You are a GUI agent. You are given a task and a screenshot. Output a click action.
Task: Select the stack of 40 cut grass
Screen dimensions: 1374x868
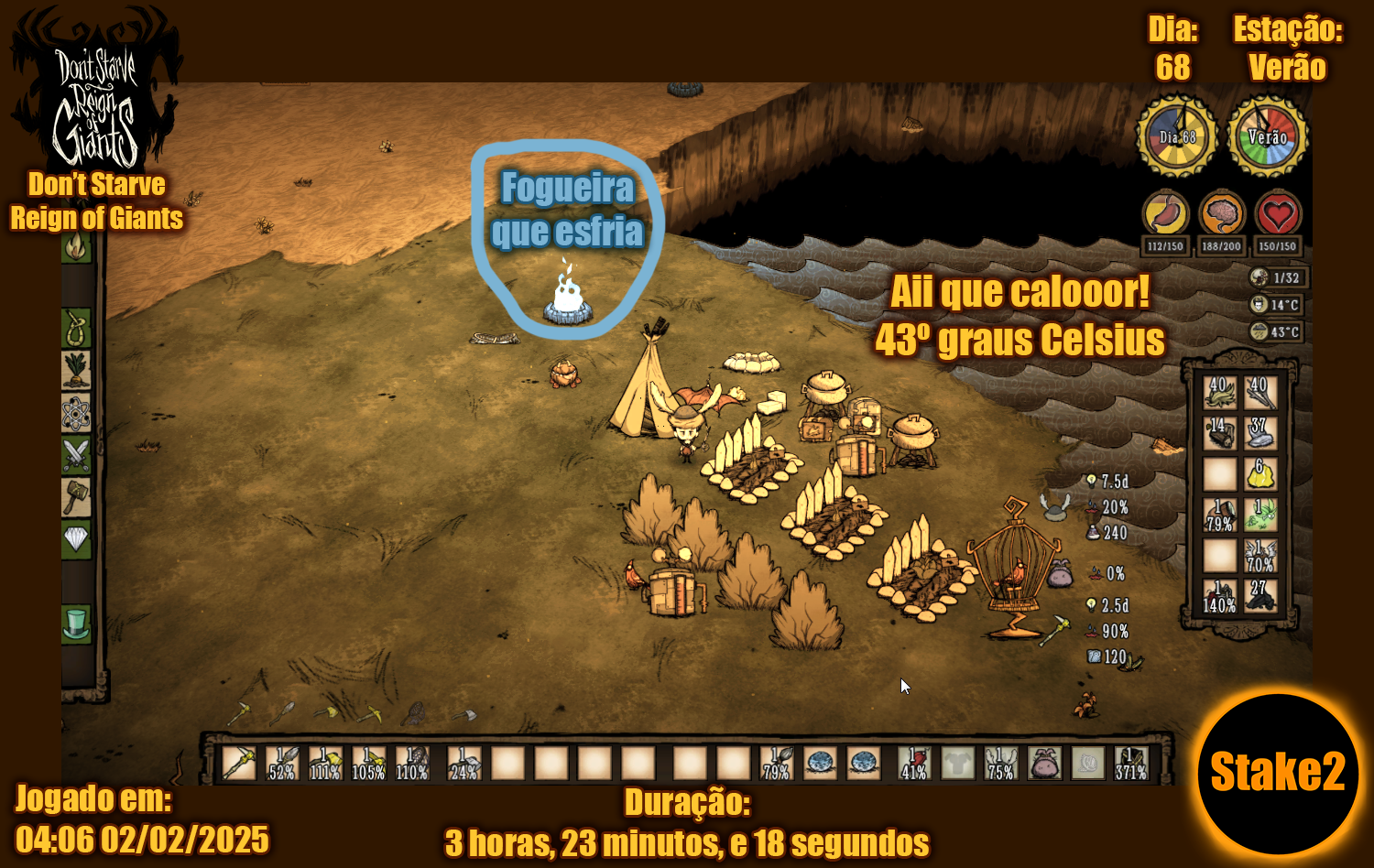point(1220,393)
